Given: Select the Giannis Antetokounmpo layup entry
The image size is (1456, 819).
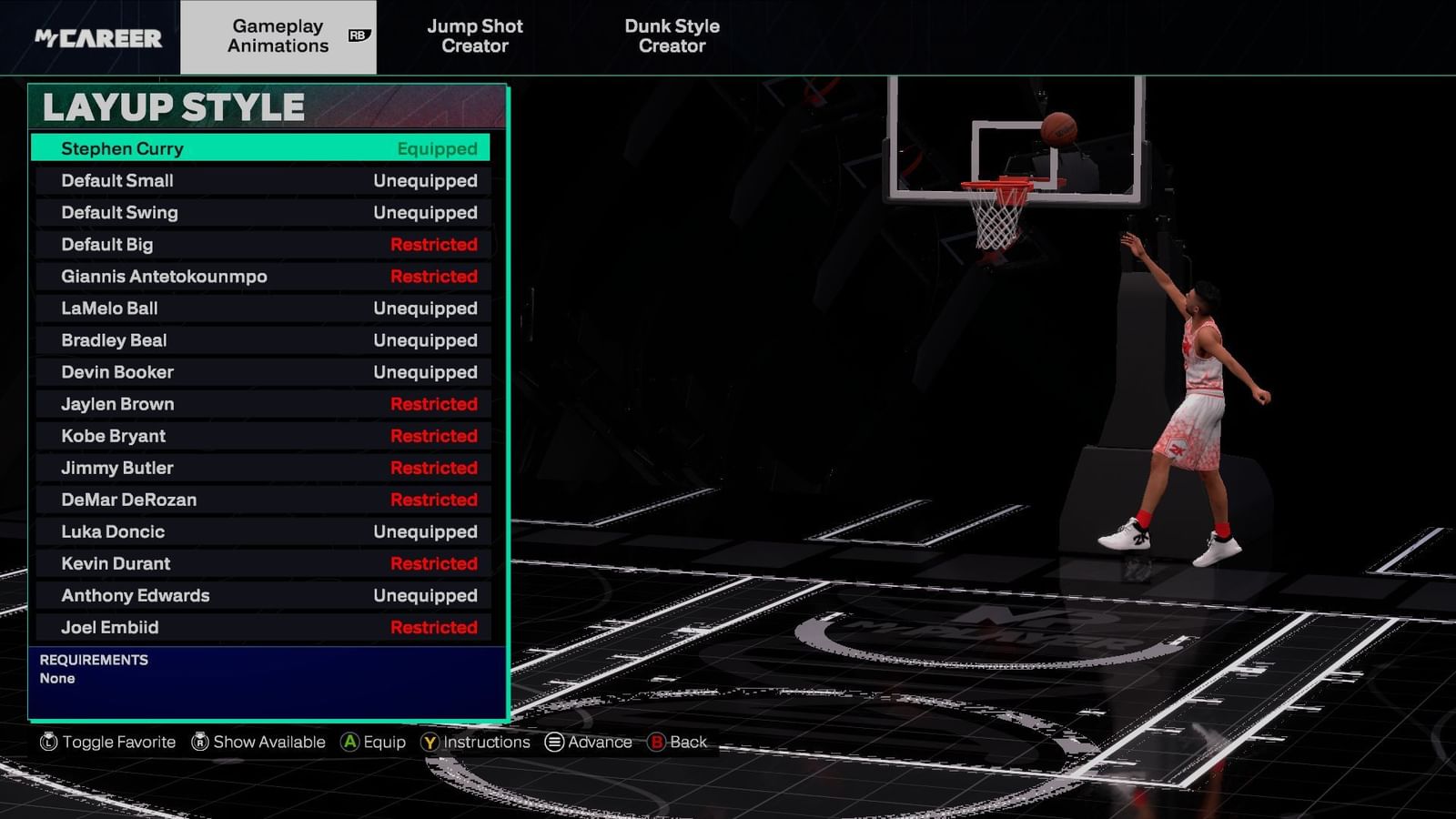Looking at the screenshot, I should pyautogui.click(x=264, y=276).
